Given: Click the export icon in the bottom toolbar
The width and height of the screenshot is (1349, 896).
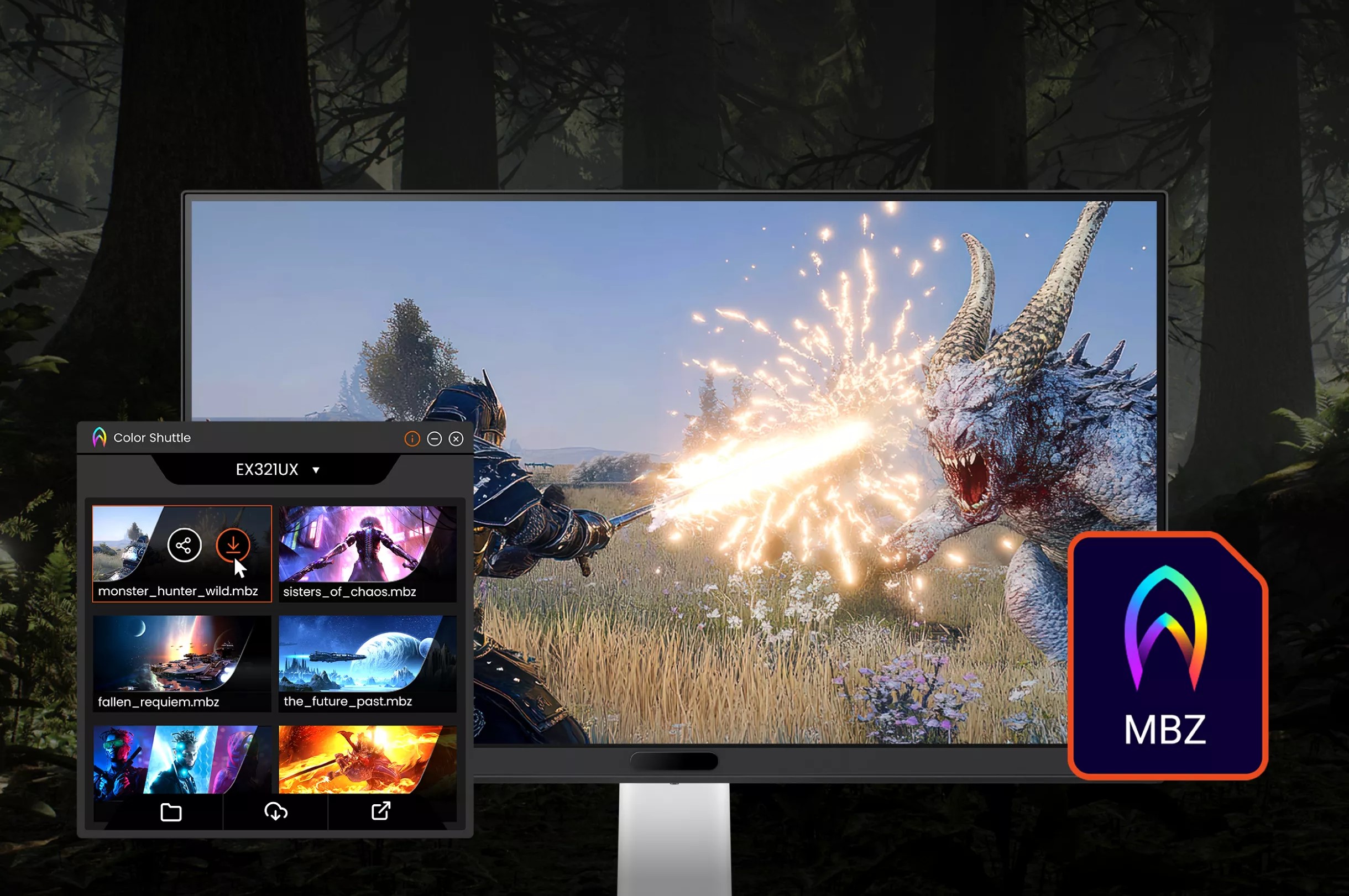Looking at the screenshot, I should click(382, 811).
